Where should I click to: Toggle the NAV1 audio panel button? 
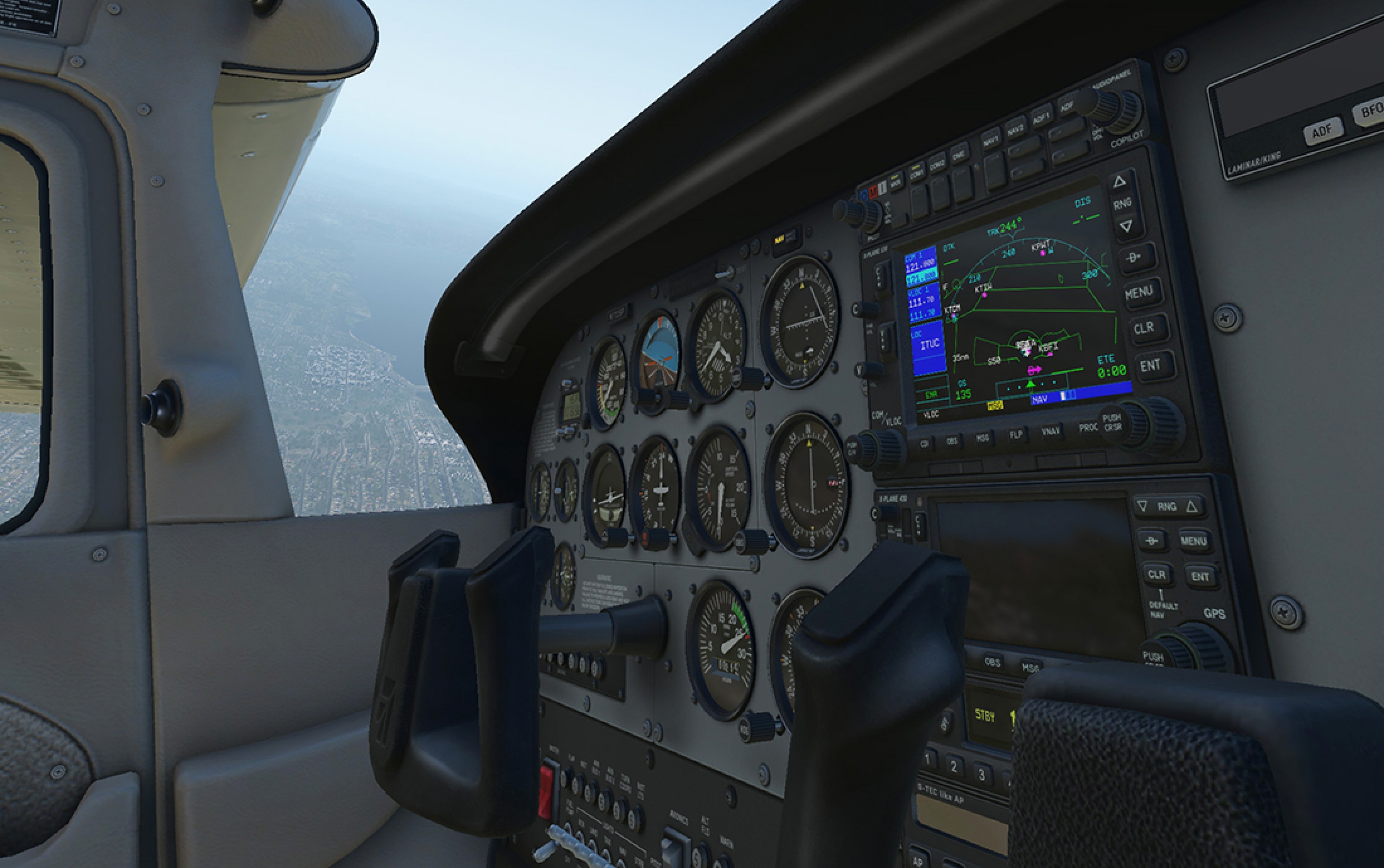pos(990,139)
